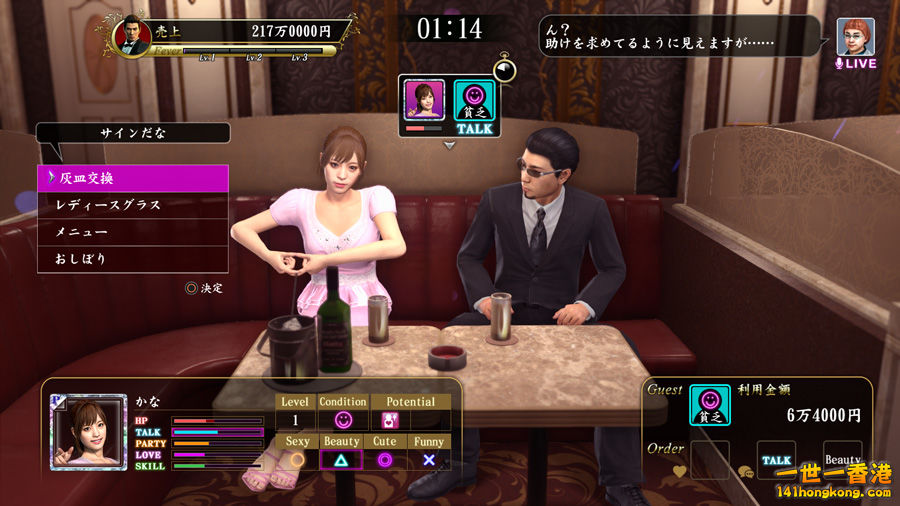
Task: Click the Condition smiley face icon
Action: (x=343, y=420)
